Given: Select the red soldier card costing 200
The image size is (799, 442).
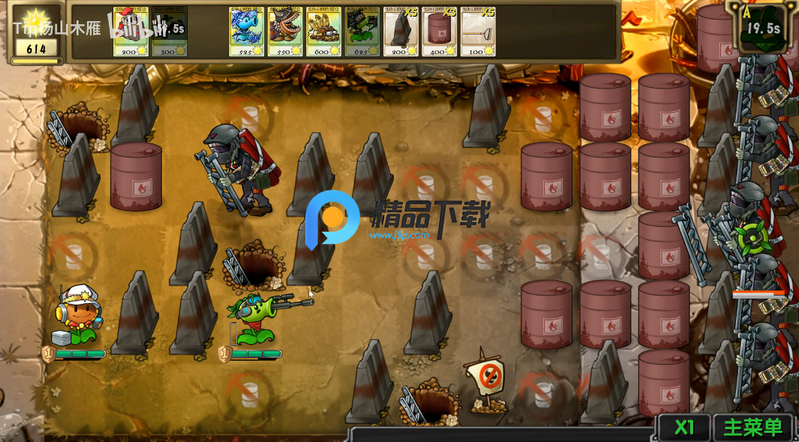Looking at the screenshot, I should click(x=130, y=31).
